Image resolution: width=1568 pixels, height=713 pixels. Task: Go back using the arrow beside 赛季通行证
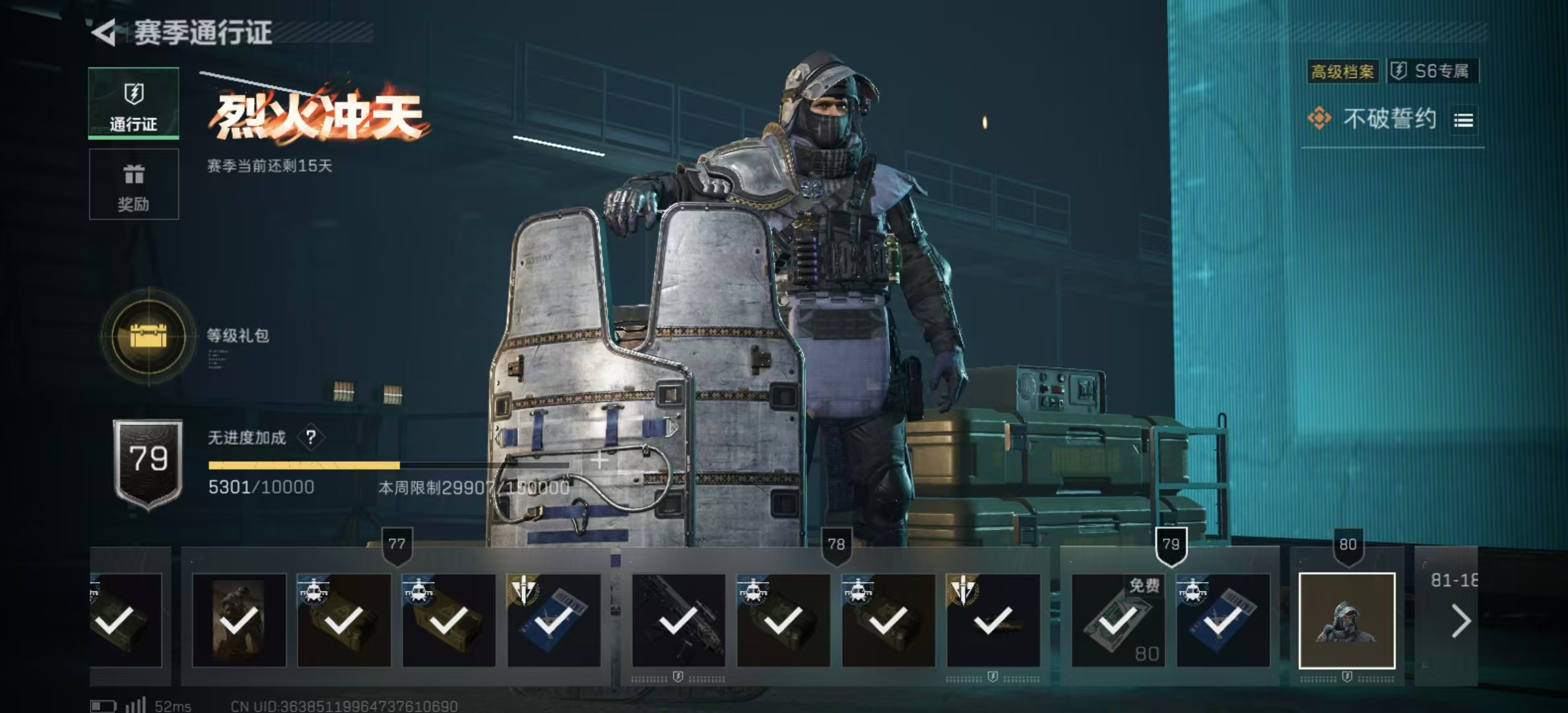pyautogui.click(x=104, y=32)
